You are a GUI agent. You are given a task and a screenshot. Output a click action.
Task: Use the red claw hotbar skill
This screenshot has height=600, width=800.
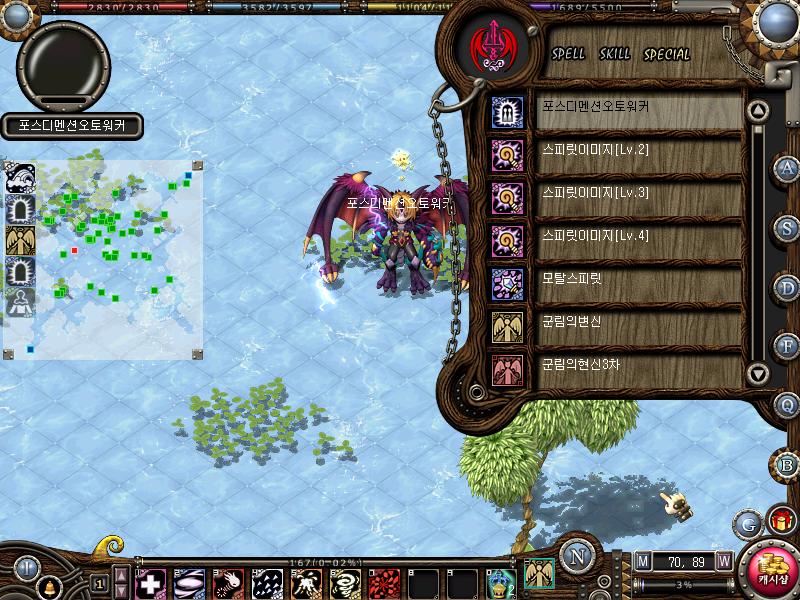tap(385, 583)
